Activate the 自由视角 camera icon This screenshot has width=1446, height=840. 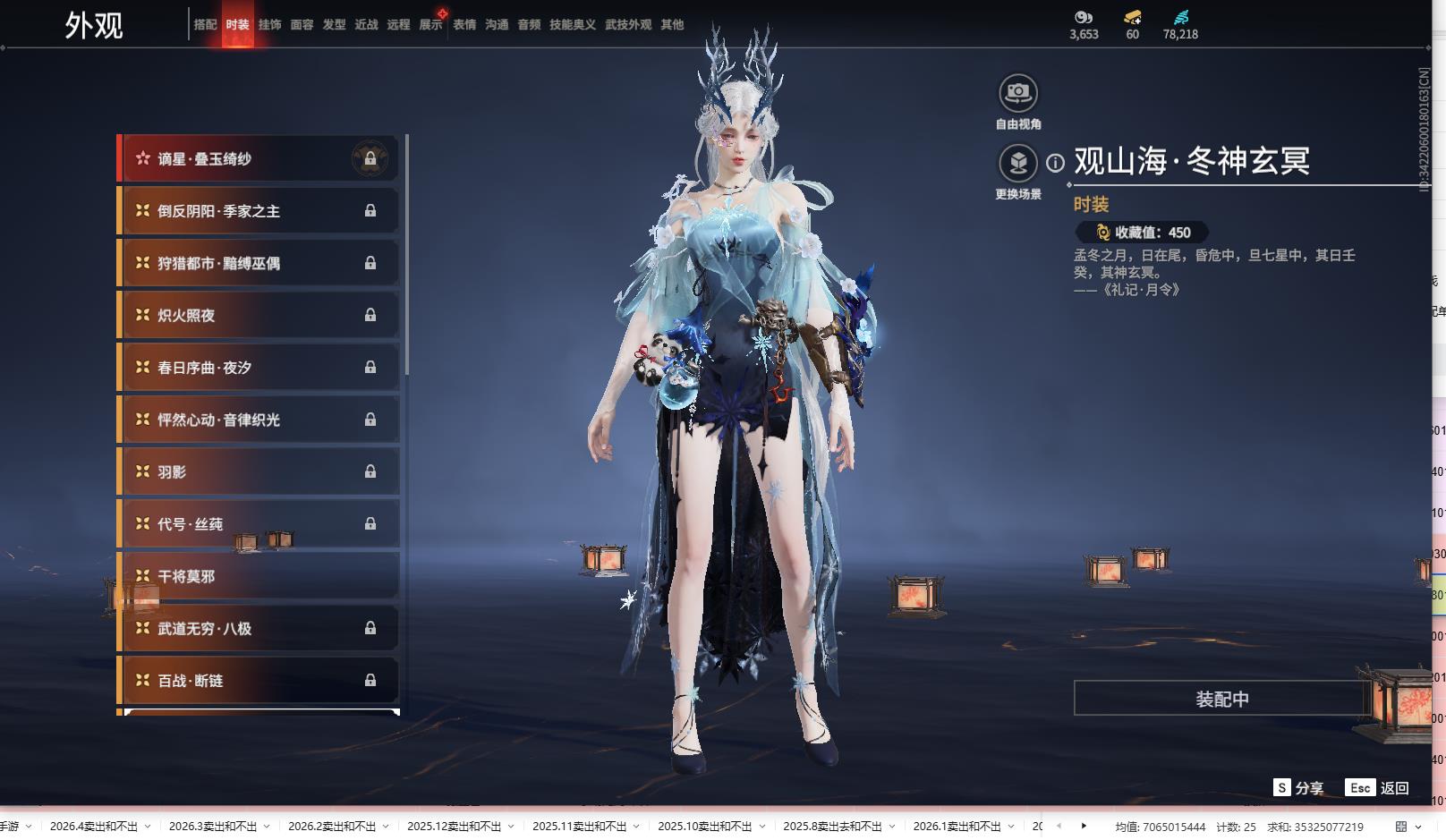coord(1017,93)
